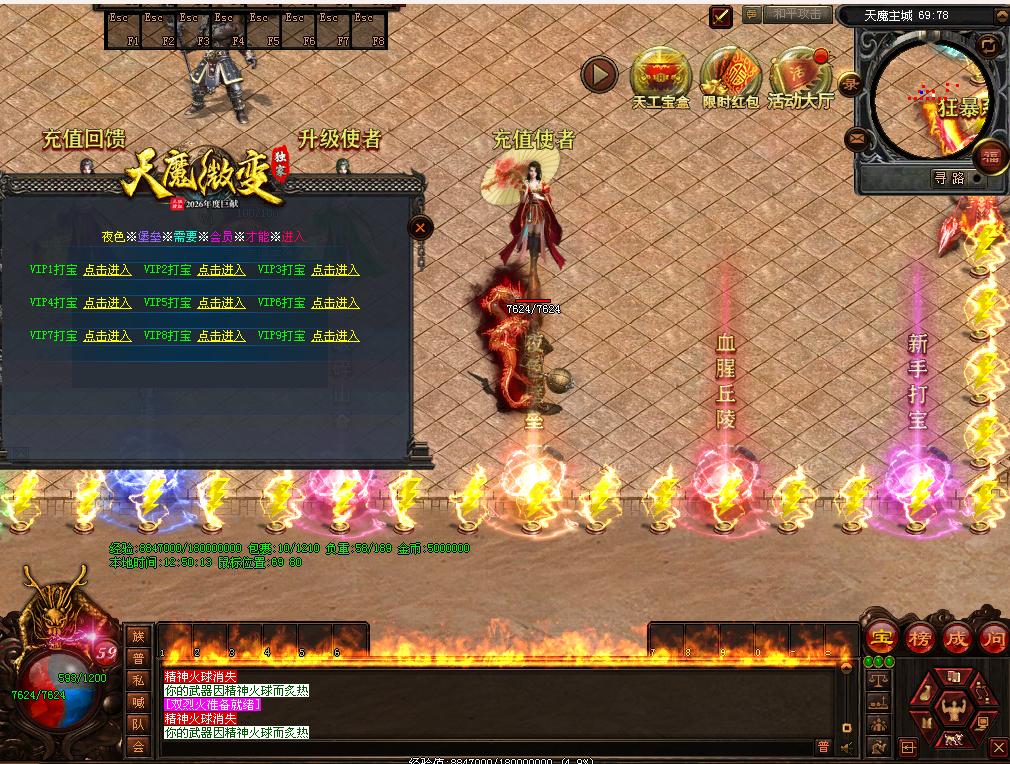Toggle the 和平攻击 attack mode button
The width and height of the screenshot is (1010, 764).
point(798,14)
